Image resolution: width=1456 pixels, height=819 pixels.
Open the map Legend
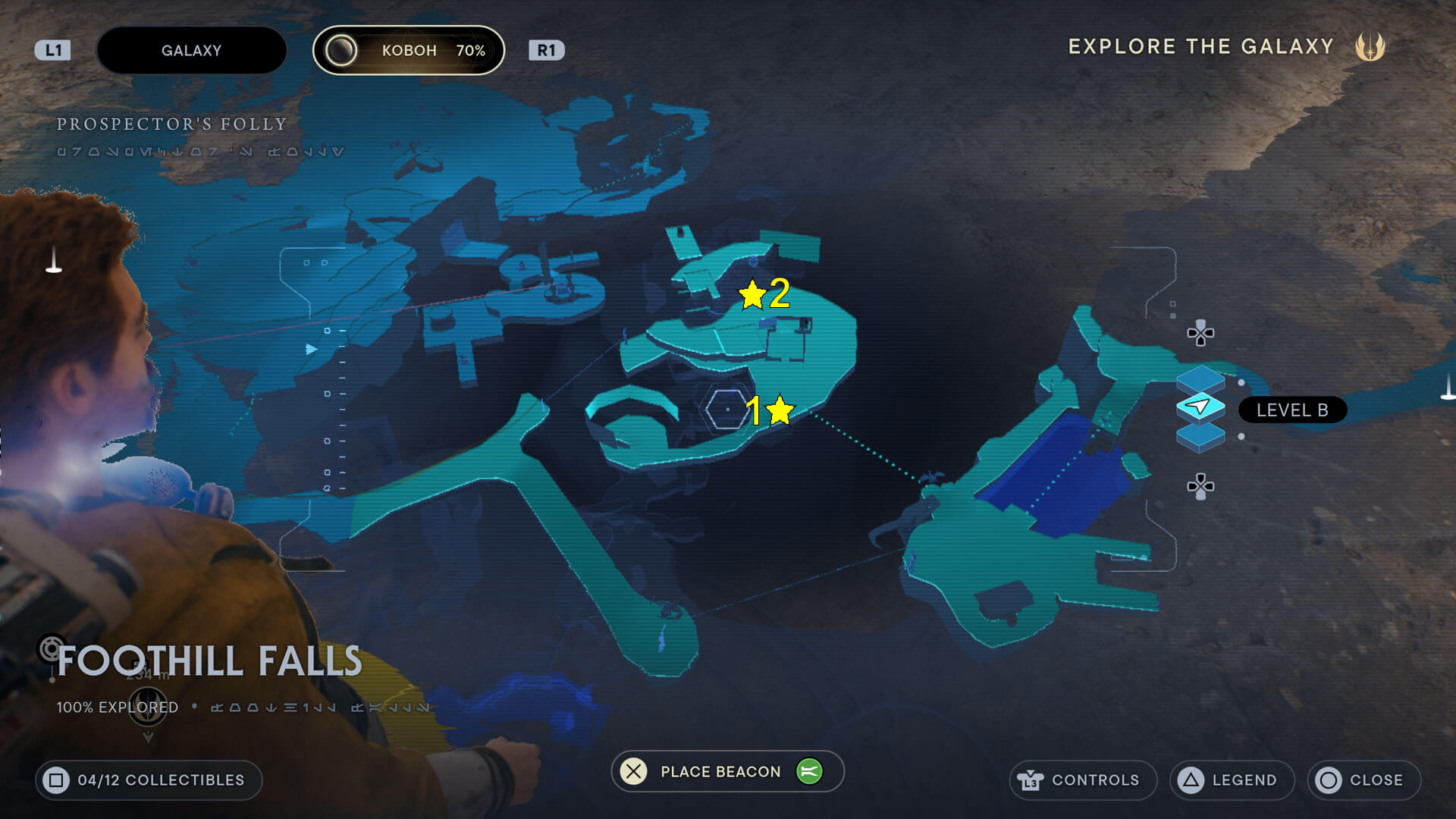1244,780
